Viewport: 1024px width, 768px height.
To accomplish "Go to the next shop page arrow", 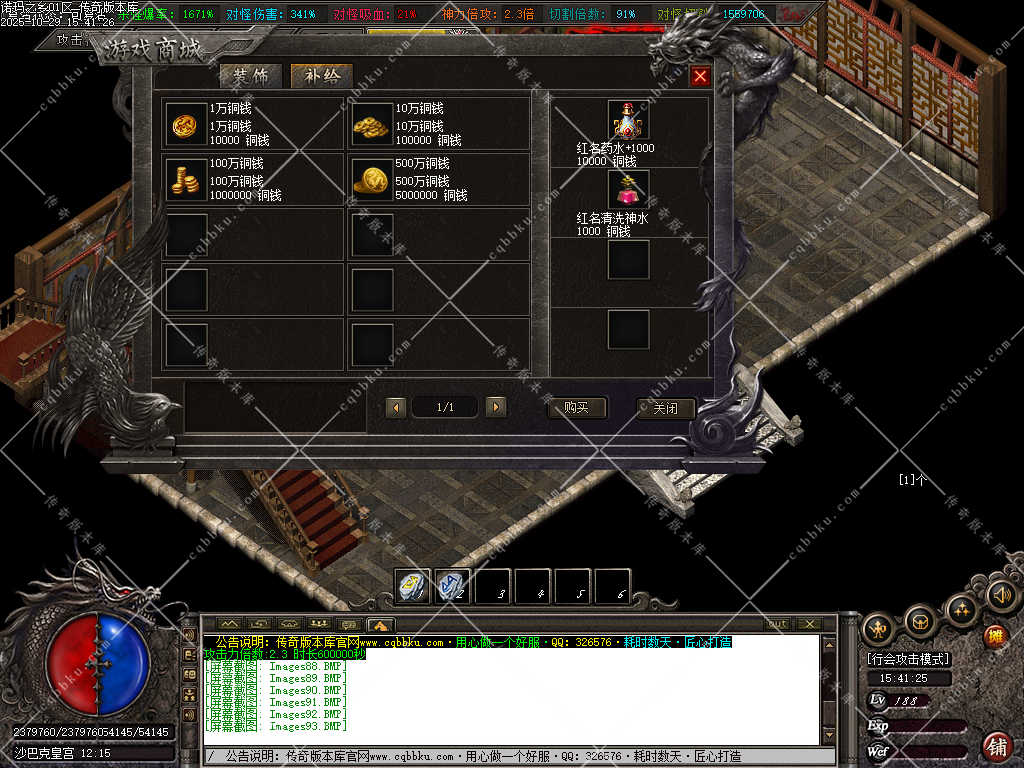I will point(495,407).
